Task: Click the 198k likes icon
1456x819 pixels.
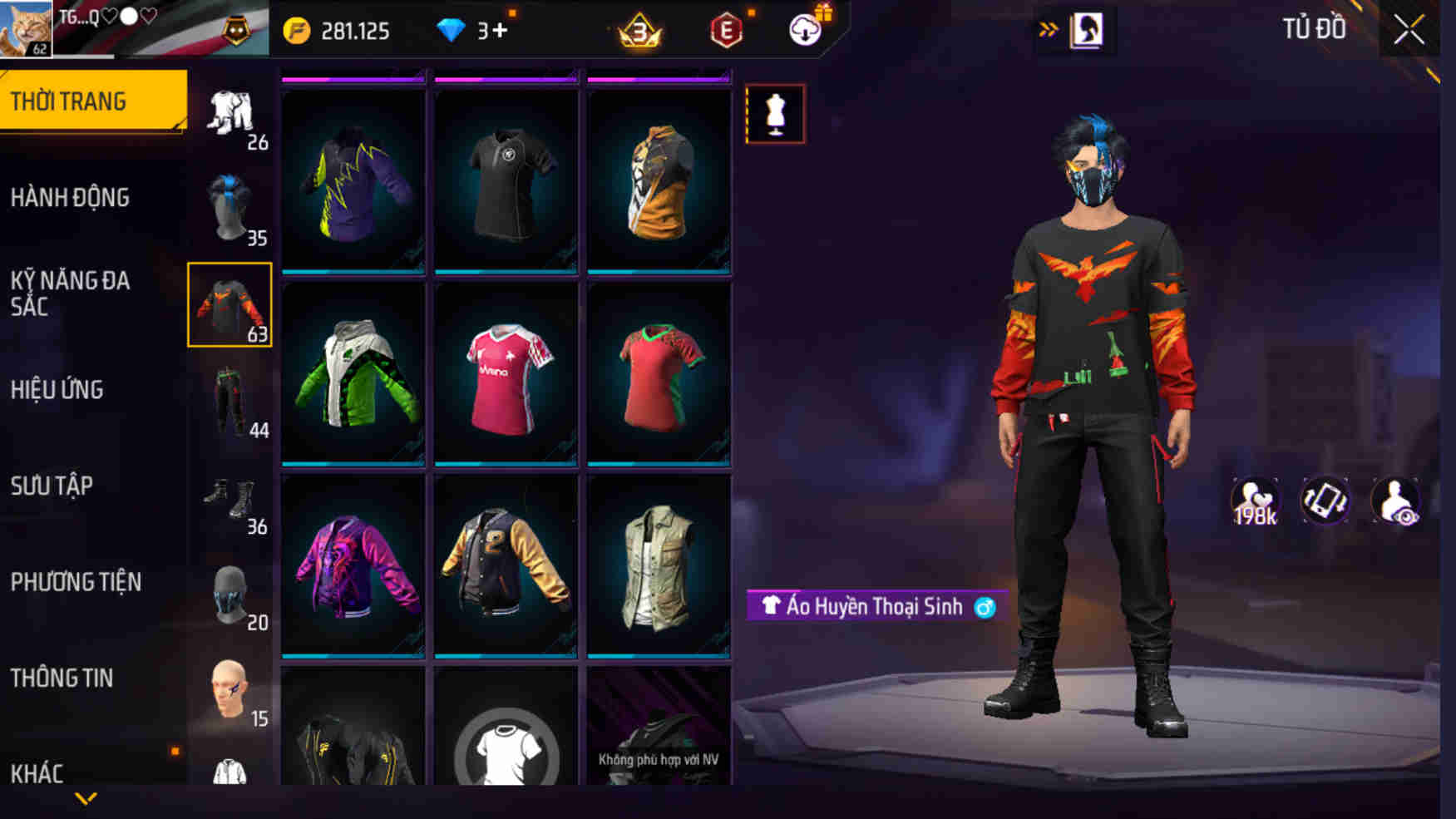Action: coord(1256,500)
